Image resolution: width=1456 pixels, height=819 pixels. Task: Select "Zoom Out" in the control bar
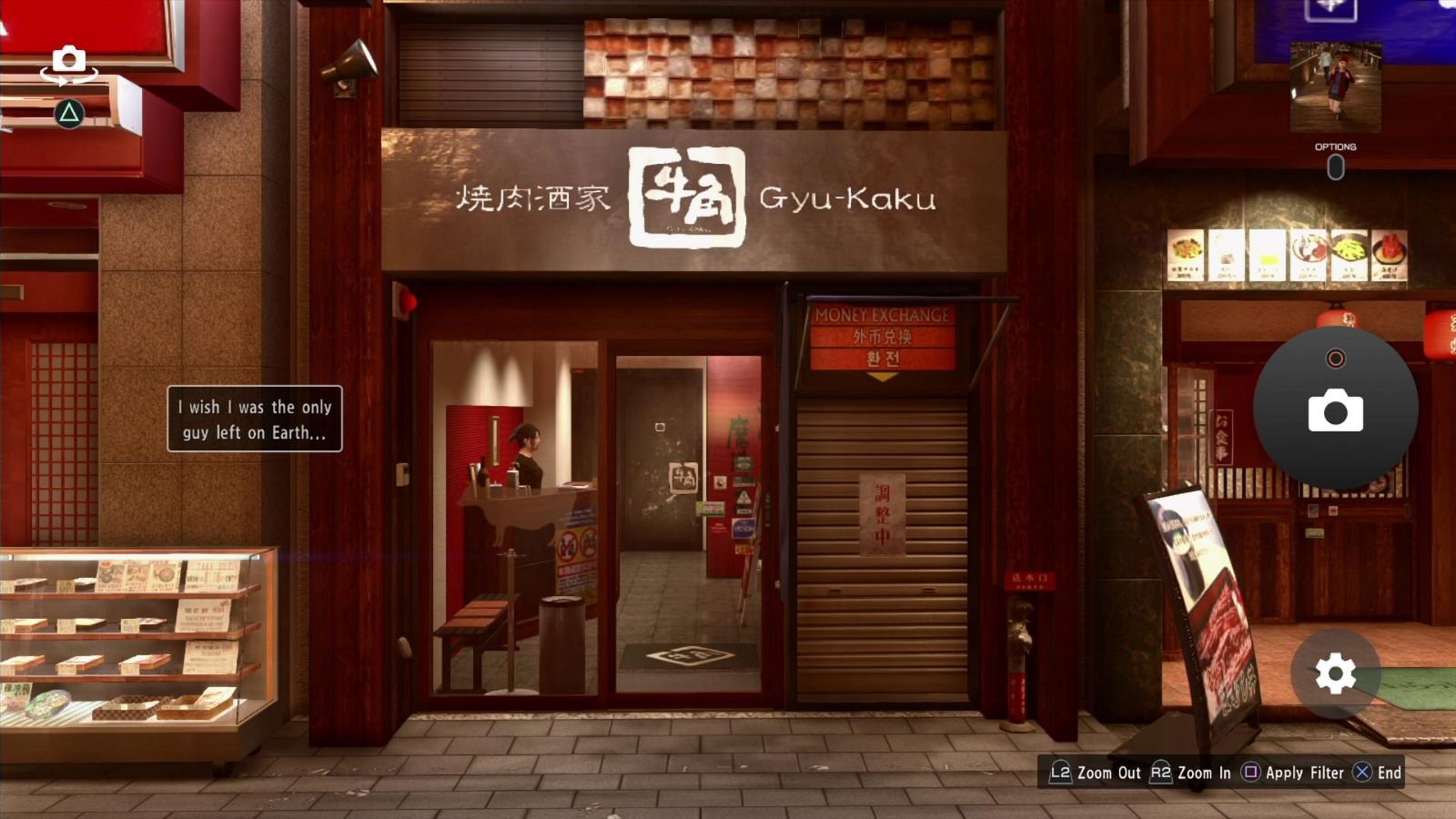click(1108, 773)
